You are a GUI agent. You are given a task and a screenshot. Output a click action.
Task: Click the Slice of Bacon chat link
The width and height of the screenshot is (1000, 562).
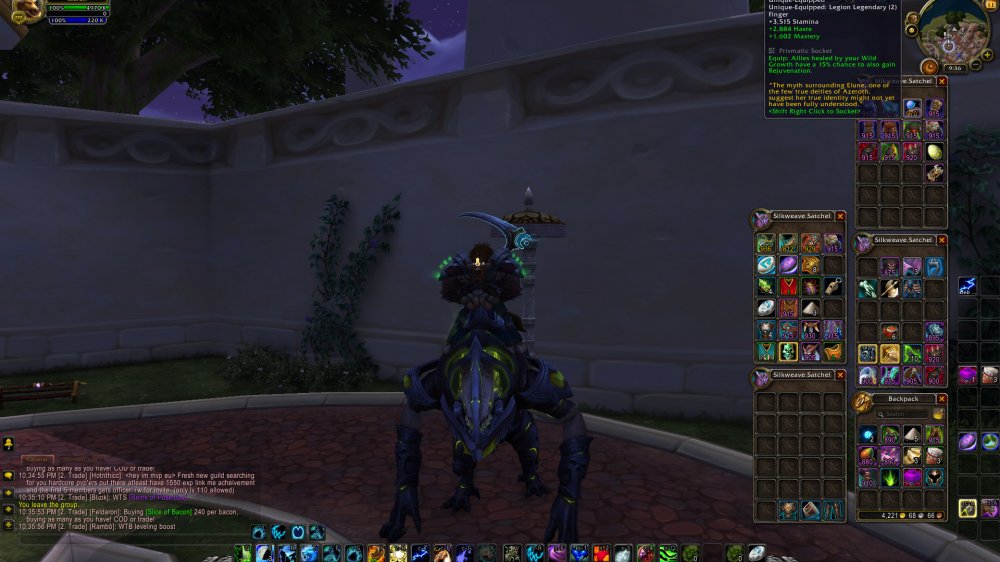coord(168,511)
